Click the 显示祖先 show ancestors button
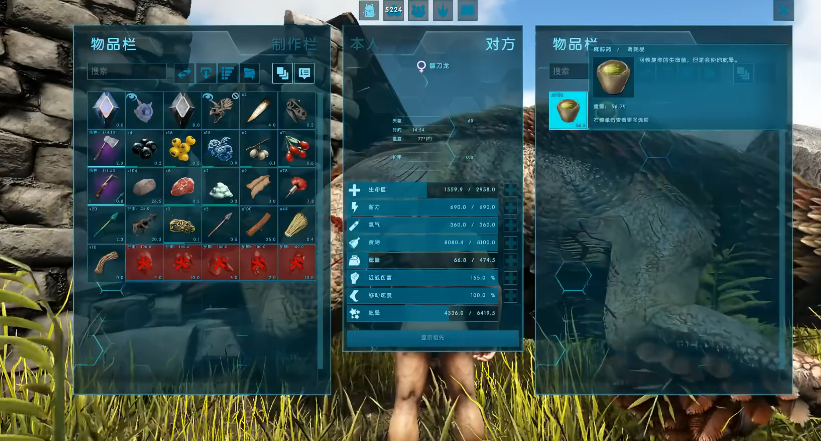Image resolution: width=821 pixels, height=441 pixels. click(432, 338)
